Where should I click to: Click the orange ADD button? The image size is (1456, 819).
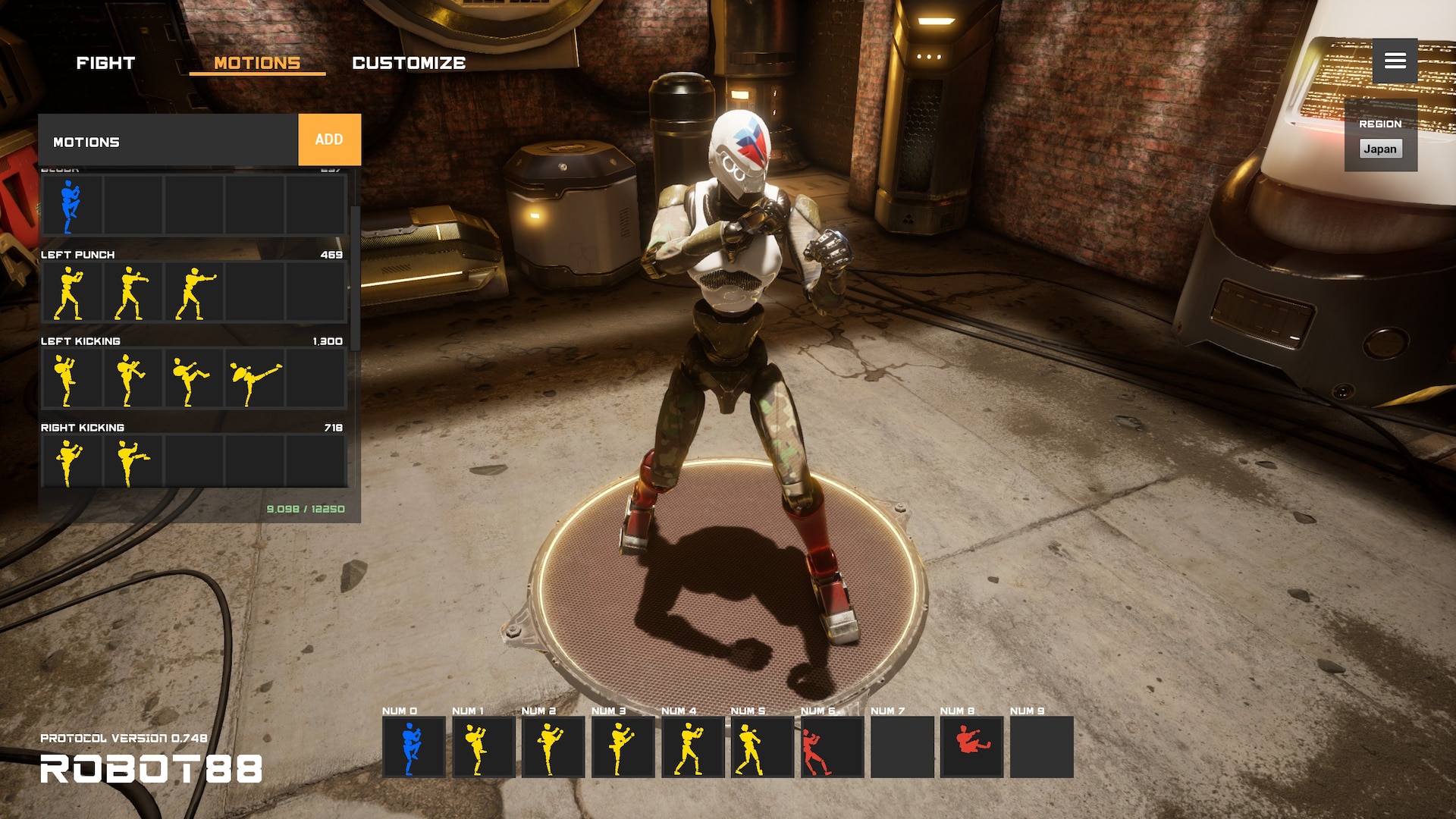pyautogui.click(x=329, y=140)
